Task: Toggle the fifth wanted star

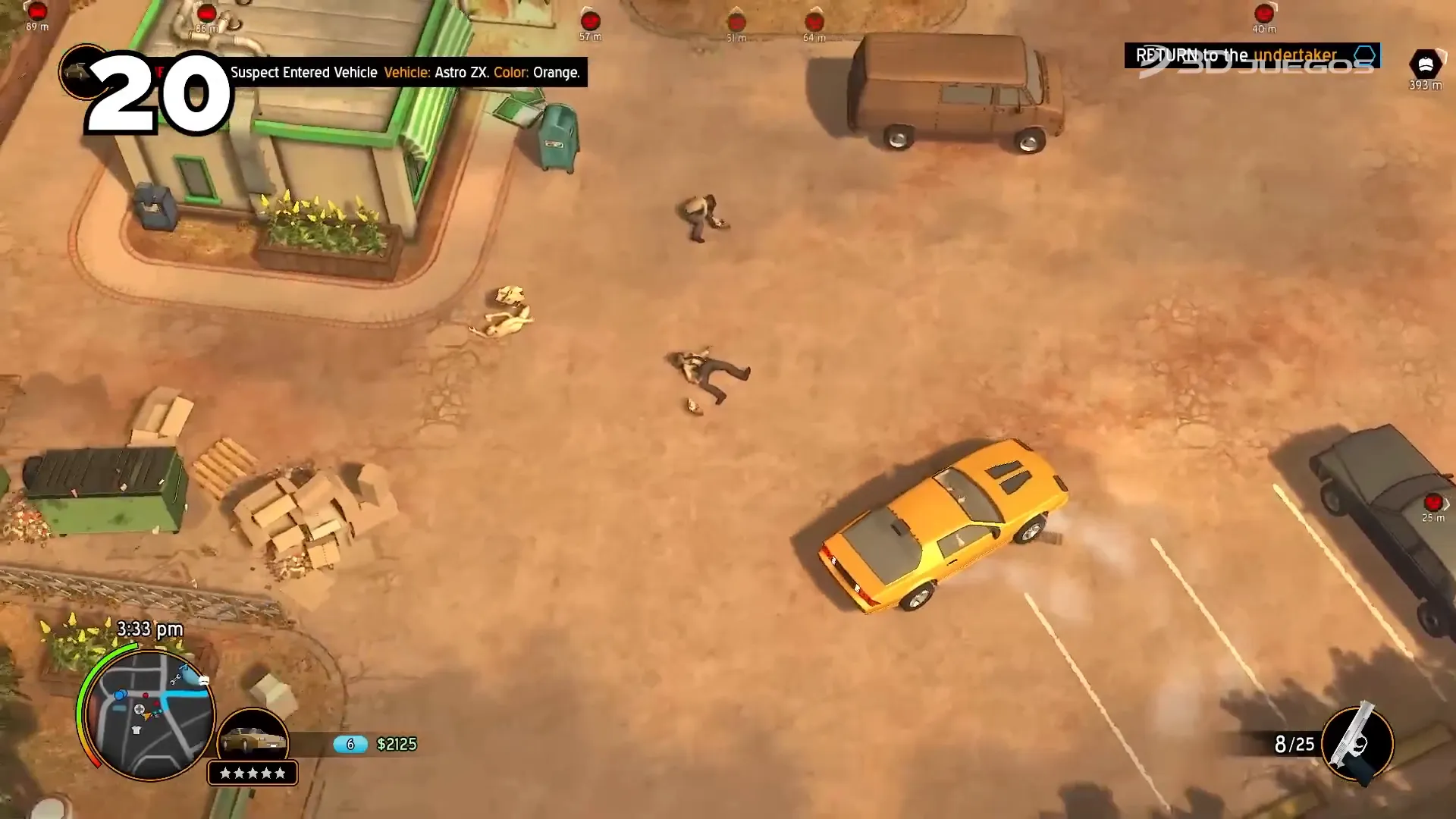Action: [x=281, y=773]
